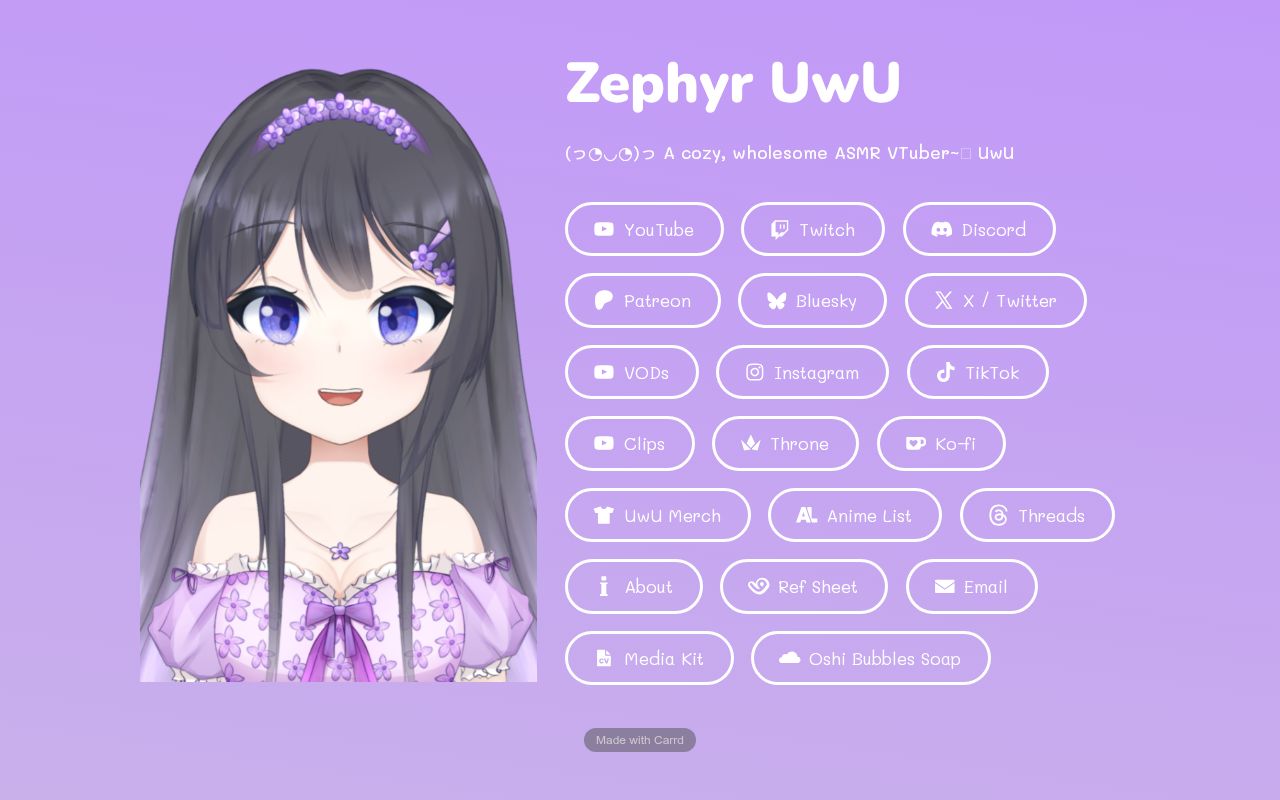This screenshot has width=1280, height=800.
Task: Open the X / Twitter link
Action: 996,300
